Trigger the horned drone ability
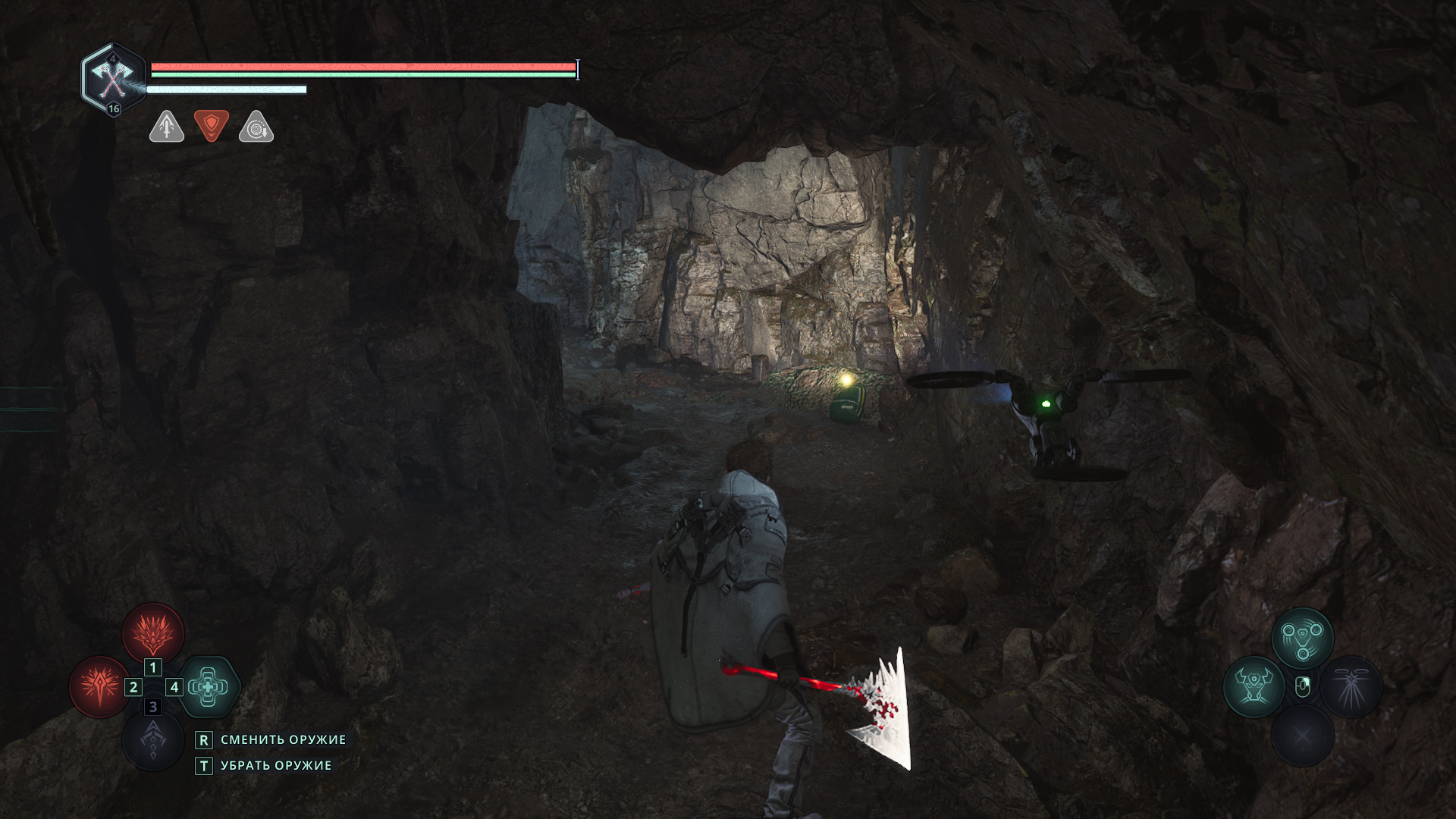Screen dimensions: 1456x819 1254,687
